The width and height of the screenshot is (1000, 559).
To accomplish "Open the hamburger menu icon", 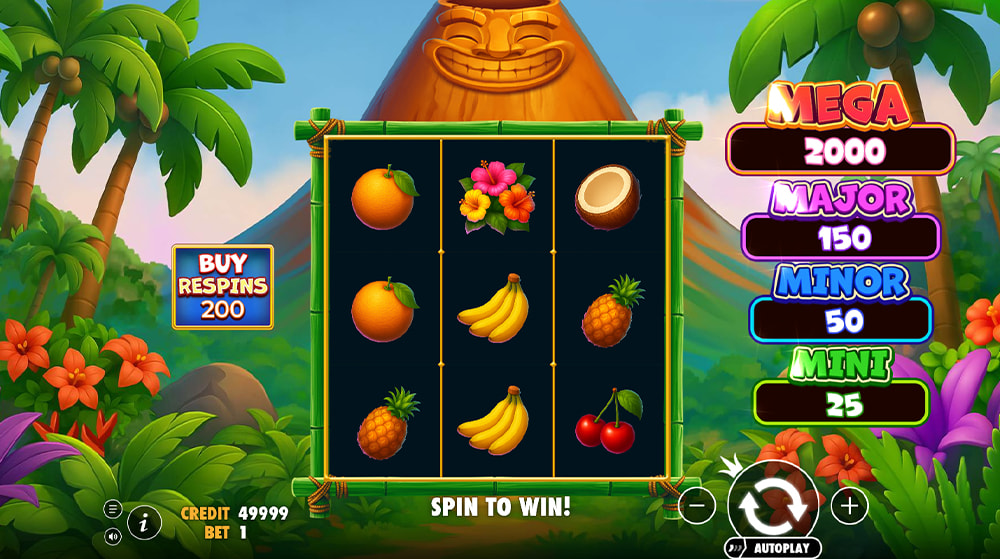I will [x=112, y=510].
